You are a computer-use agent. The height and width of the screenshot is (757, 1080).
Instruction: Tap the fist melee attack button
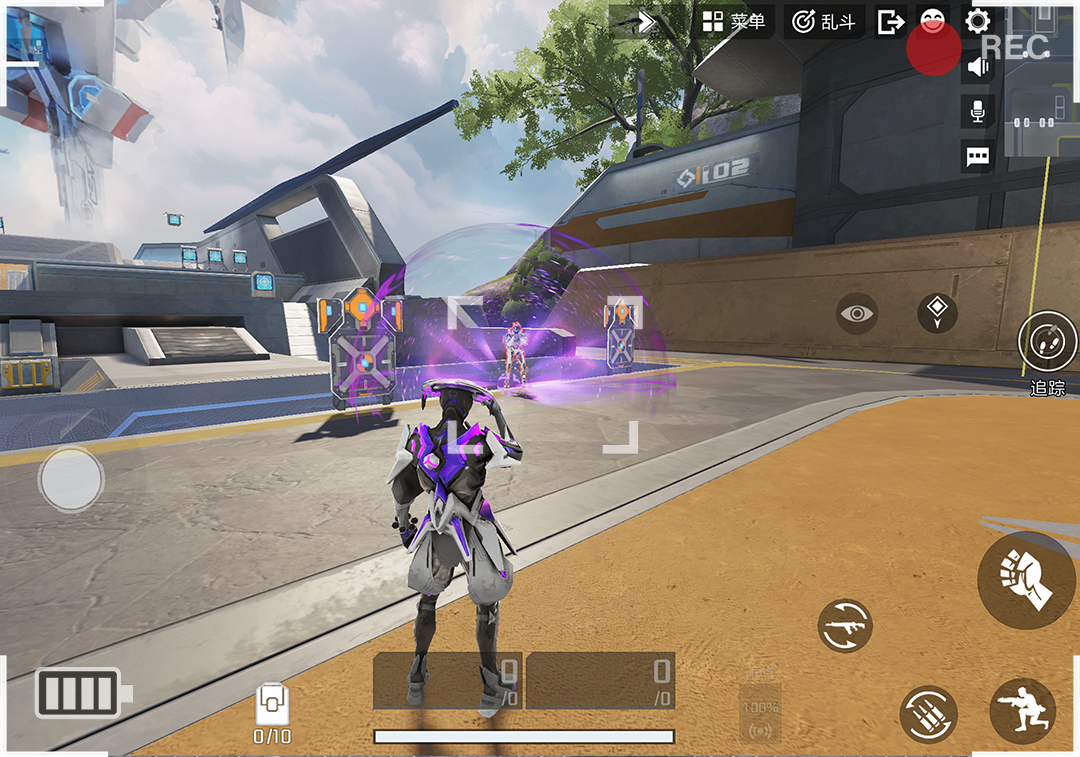click(x=1027, y=580)
